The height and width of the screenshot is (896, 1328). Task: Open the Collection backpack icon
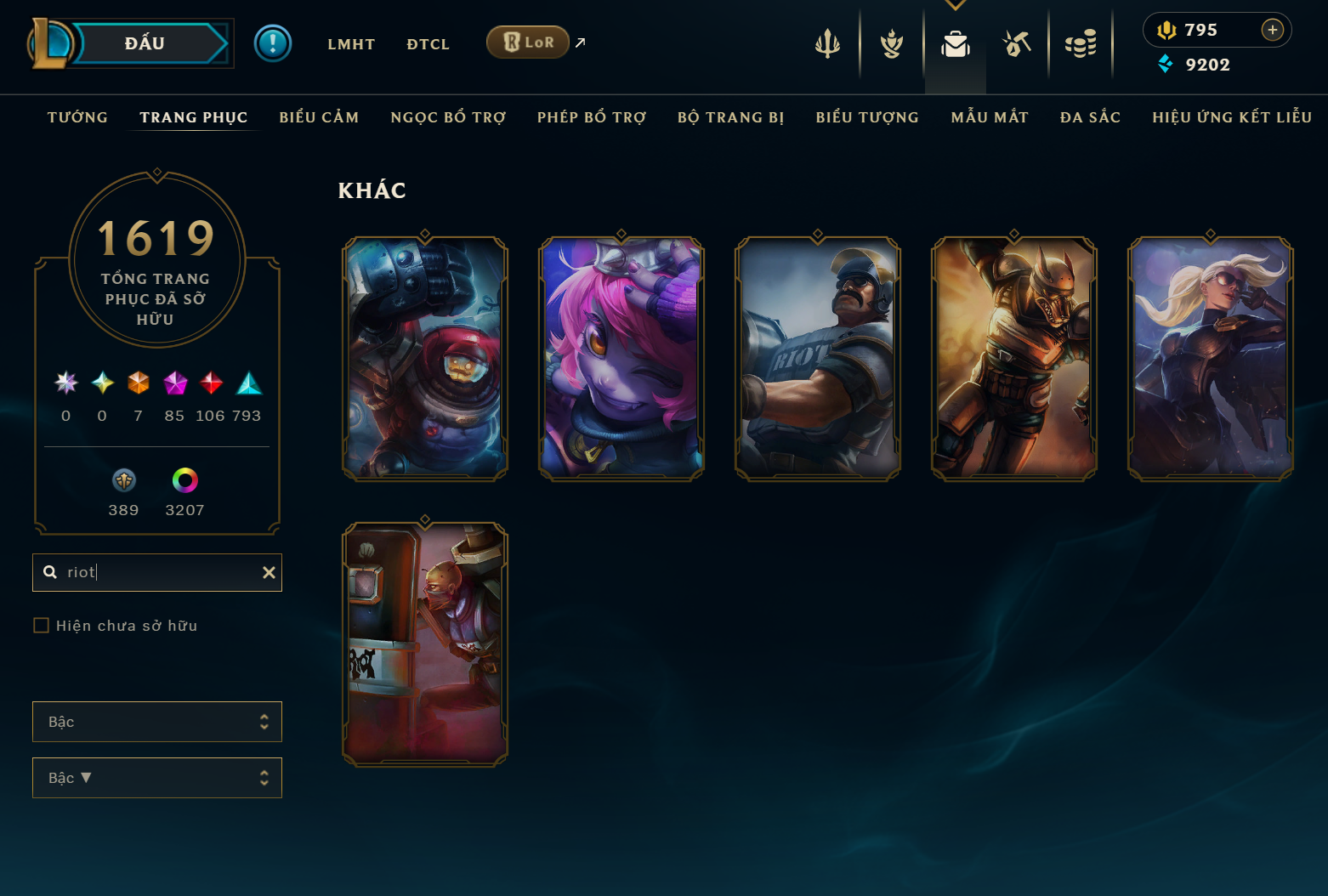(955, 44)
